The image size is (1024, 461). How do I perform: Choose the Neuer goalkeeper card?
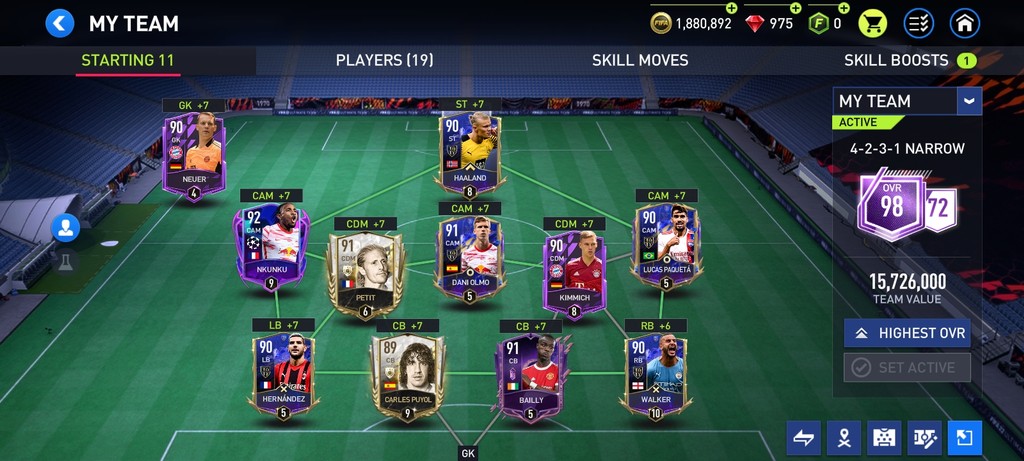[x=195, y=156]
